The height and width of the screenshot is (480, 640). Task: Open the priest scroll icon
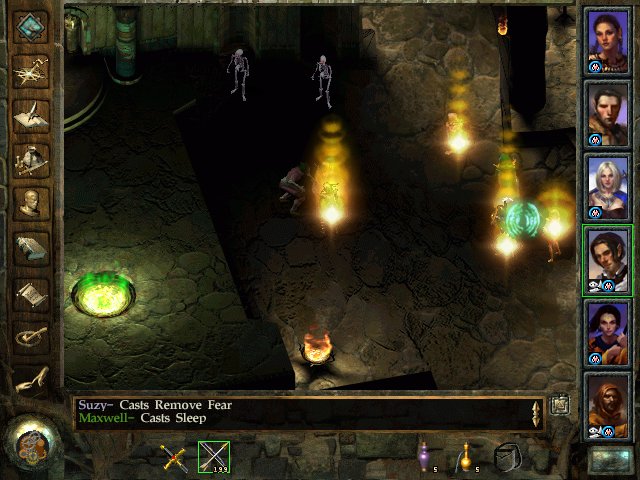pos(31,293)
